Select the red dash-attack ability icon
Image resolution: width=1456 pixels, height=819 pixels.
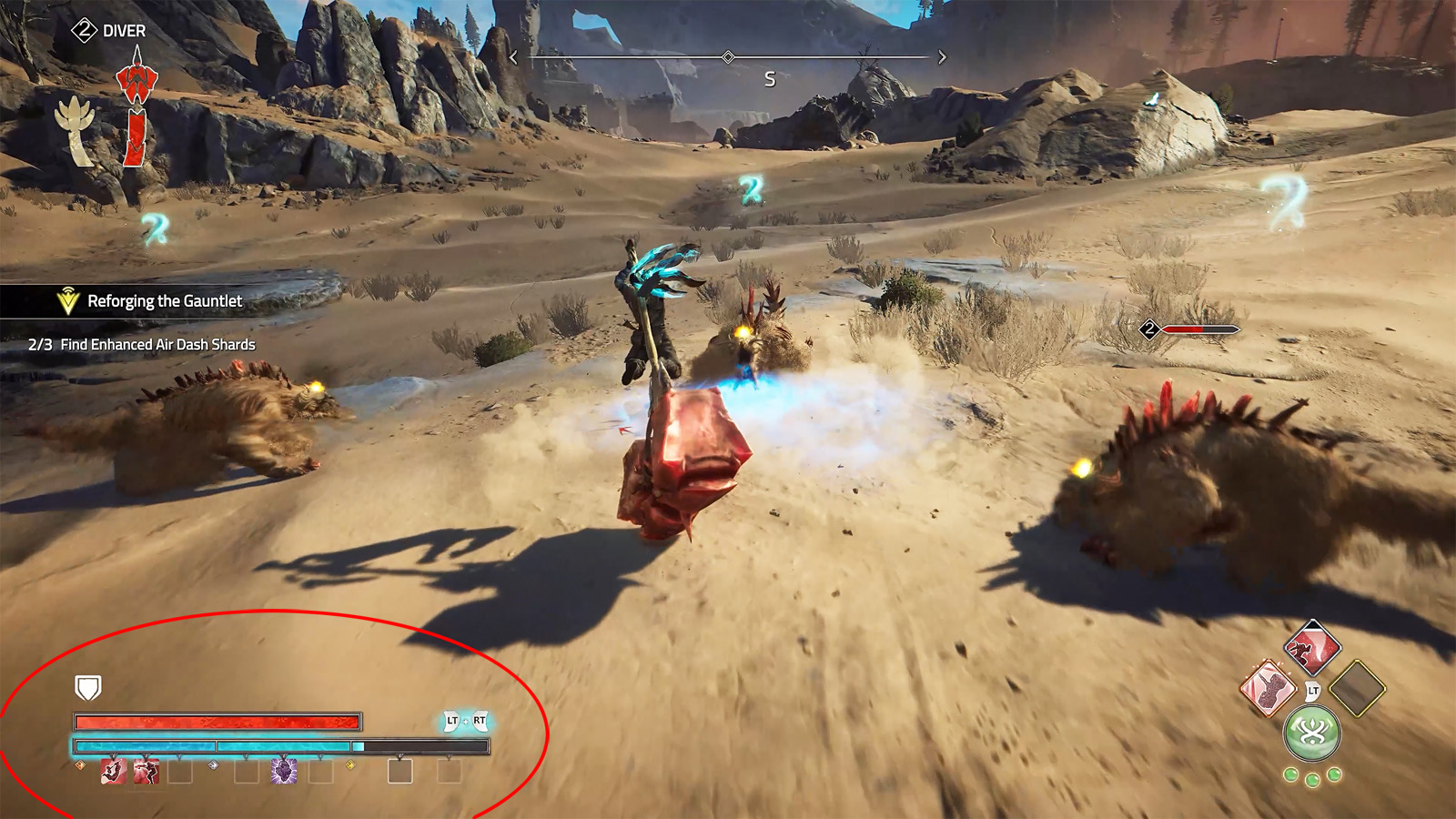click(113, 772)
